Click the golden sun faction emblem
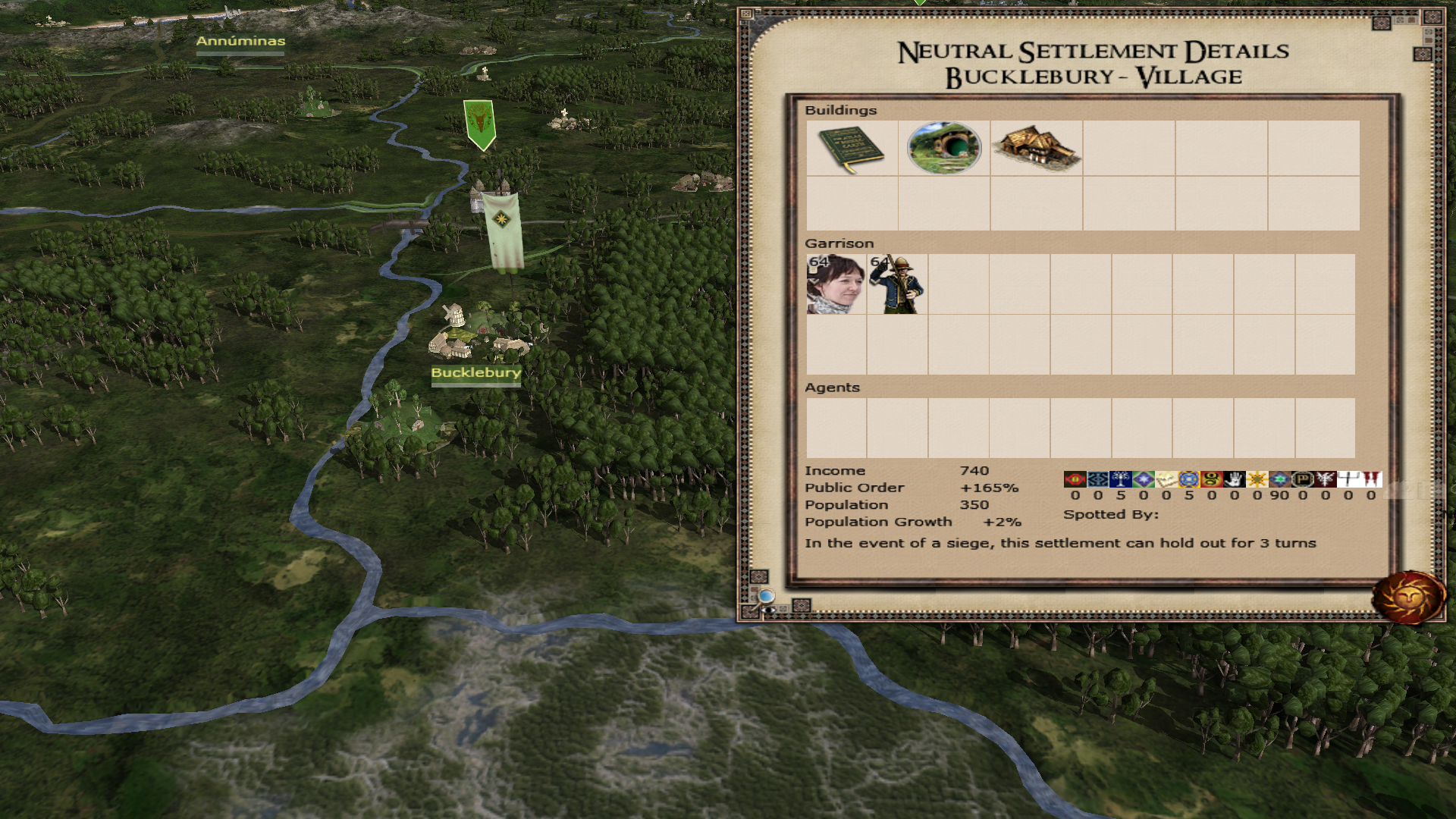 pyautogui.click(x=1257, y=479)
